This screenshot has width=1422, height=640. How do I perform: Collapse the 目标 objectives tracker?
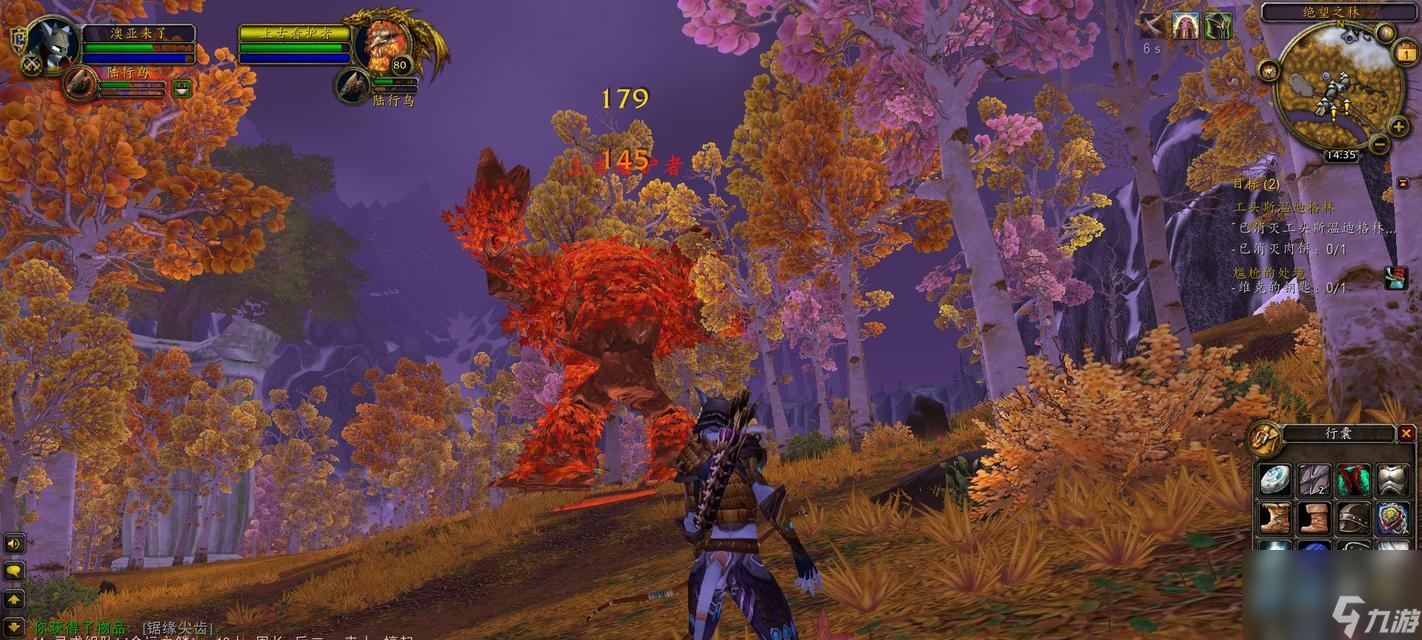coord(1402,183)
